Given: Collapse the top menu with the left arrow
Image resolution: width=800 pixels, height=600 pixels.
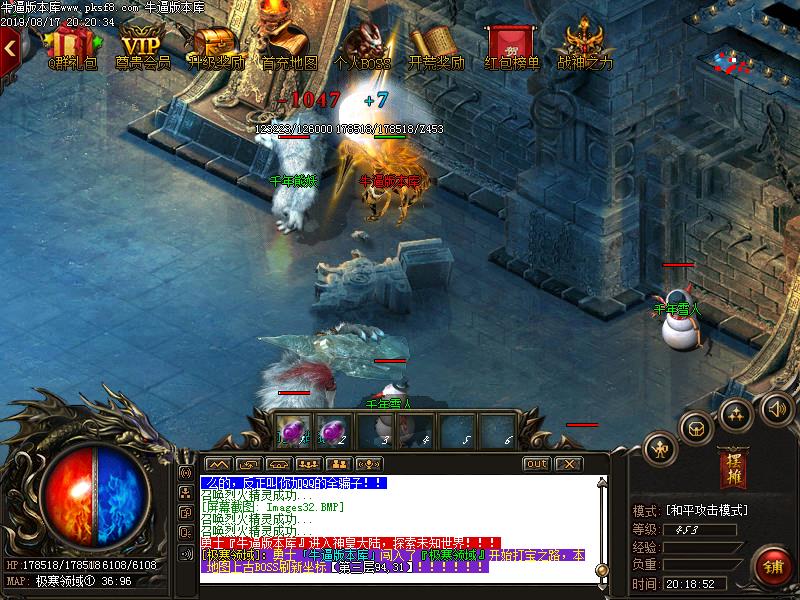Looking at the screenshot, I should pyautogui.click(x=10, y=45).
